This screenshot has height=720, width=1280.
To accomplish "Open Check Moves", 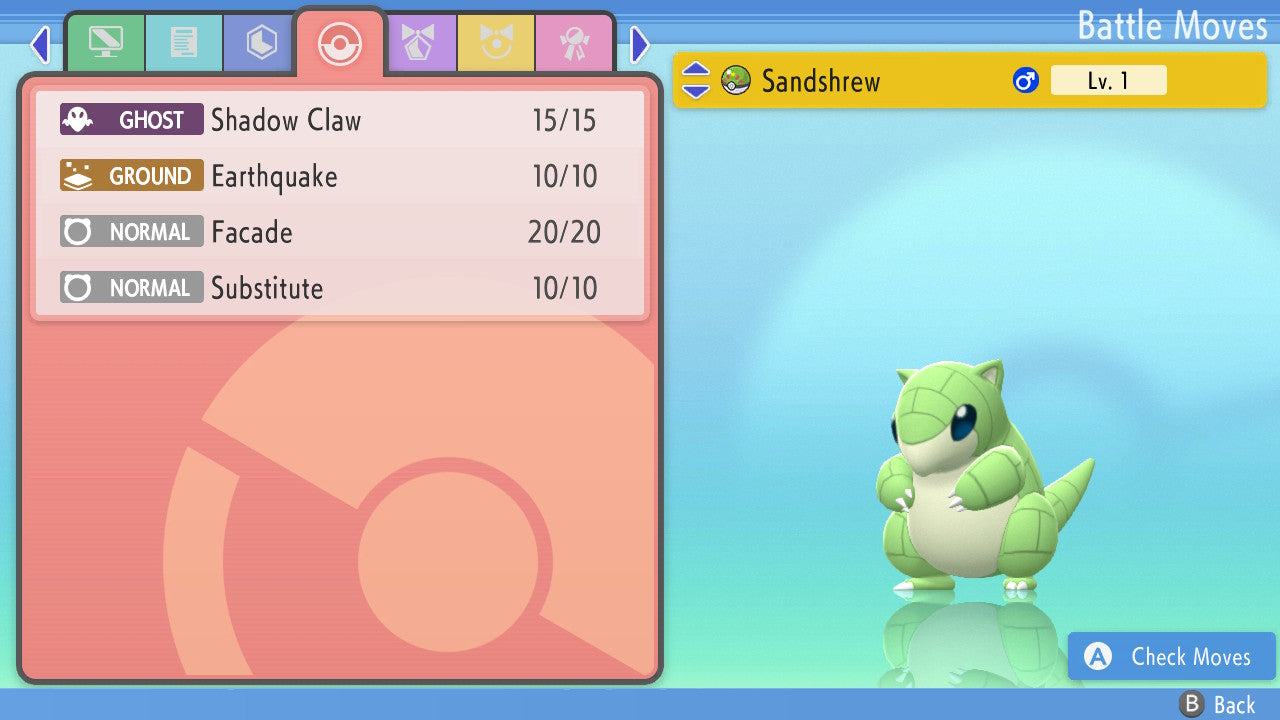I will pyautogui.click(x=1172, y=657).
